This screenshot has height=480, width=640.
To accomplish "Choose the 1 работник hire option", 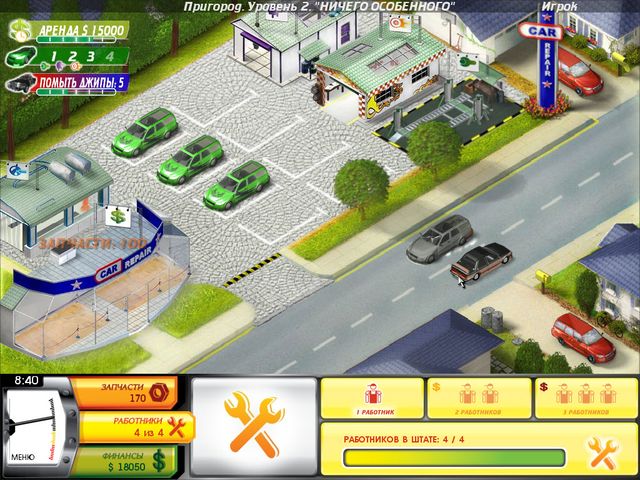I will pos(373,398).
